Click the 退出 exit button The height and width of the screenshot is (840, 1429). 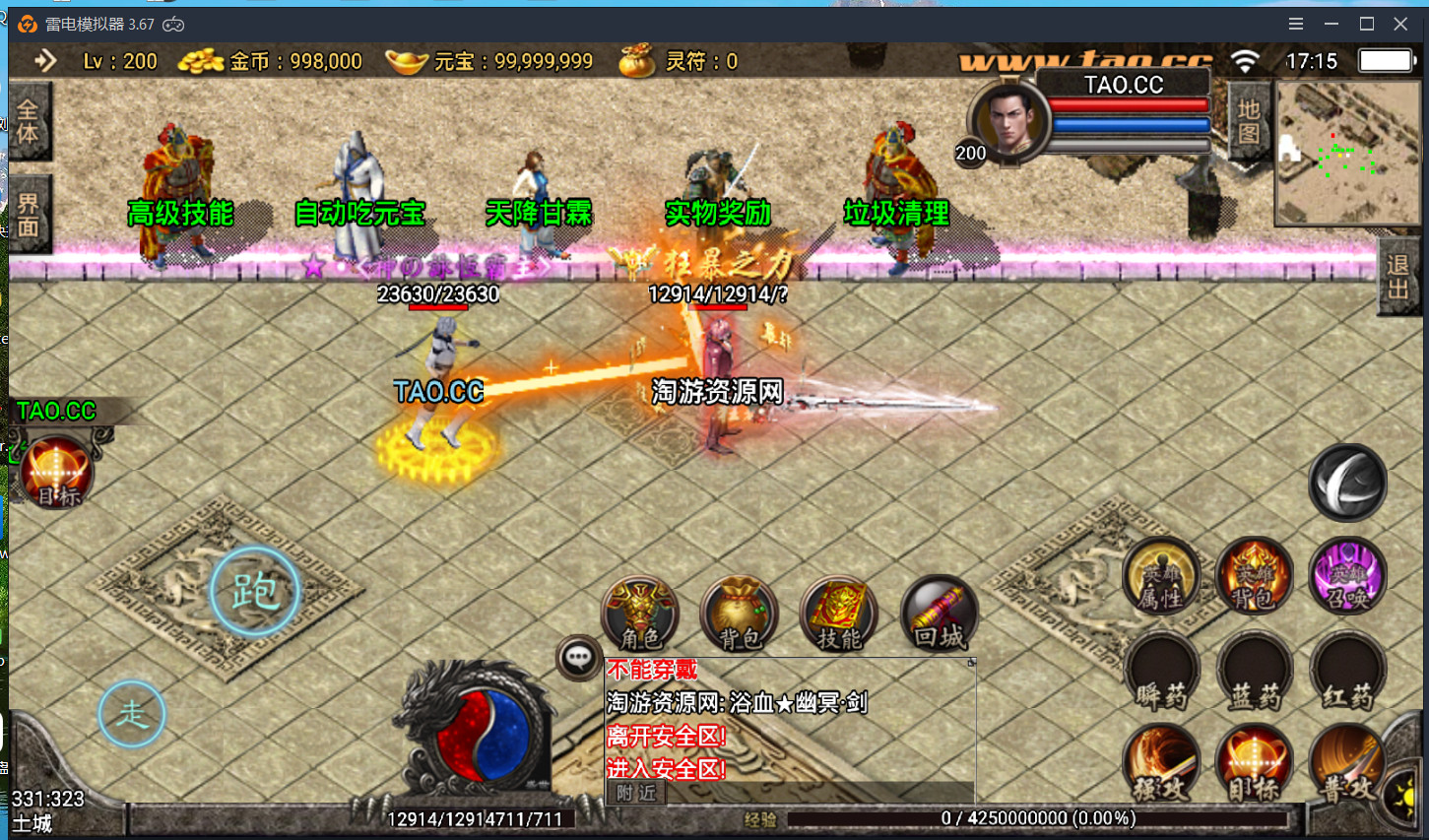pos(1397,278)
